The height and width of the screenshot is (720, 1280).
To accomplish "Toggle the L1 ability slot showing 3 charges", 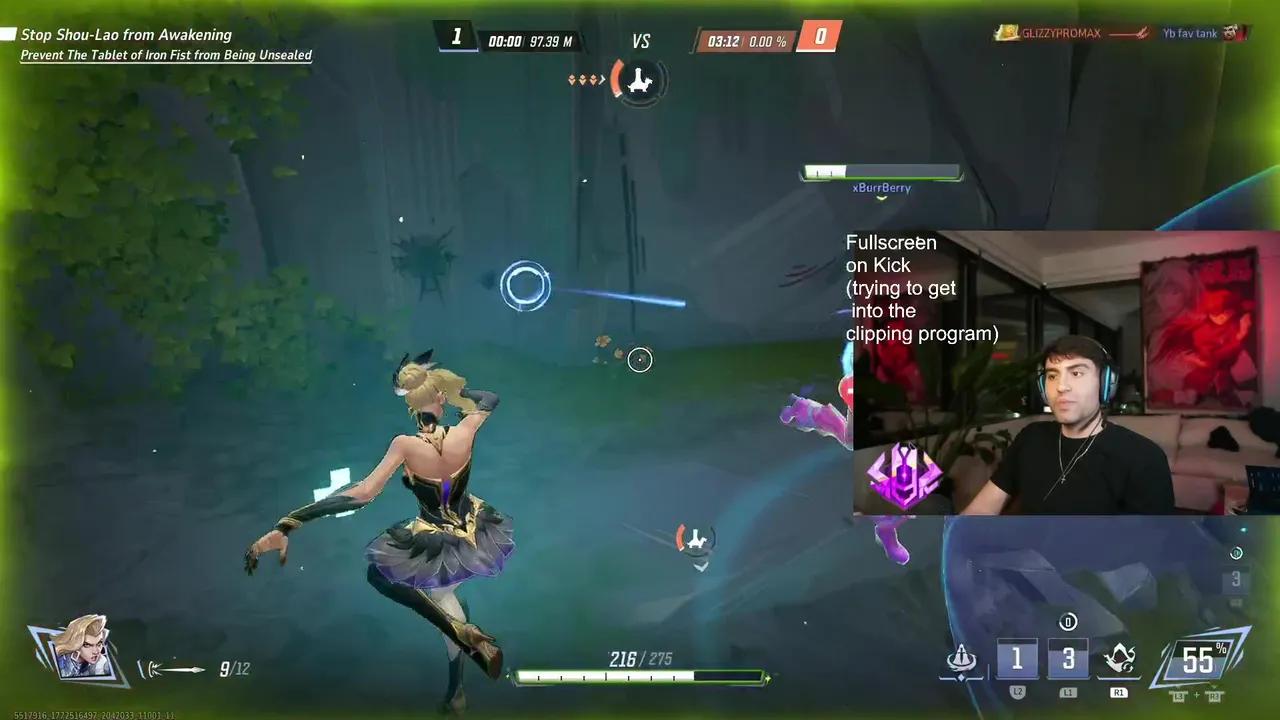I will click(1068, 658).
